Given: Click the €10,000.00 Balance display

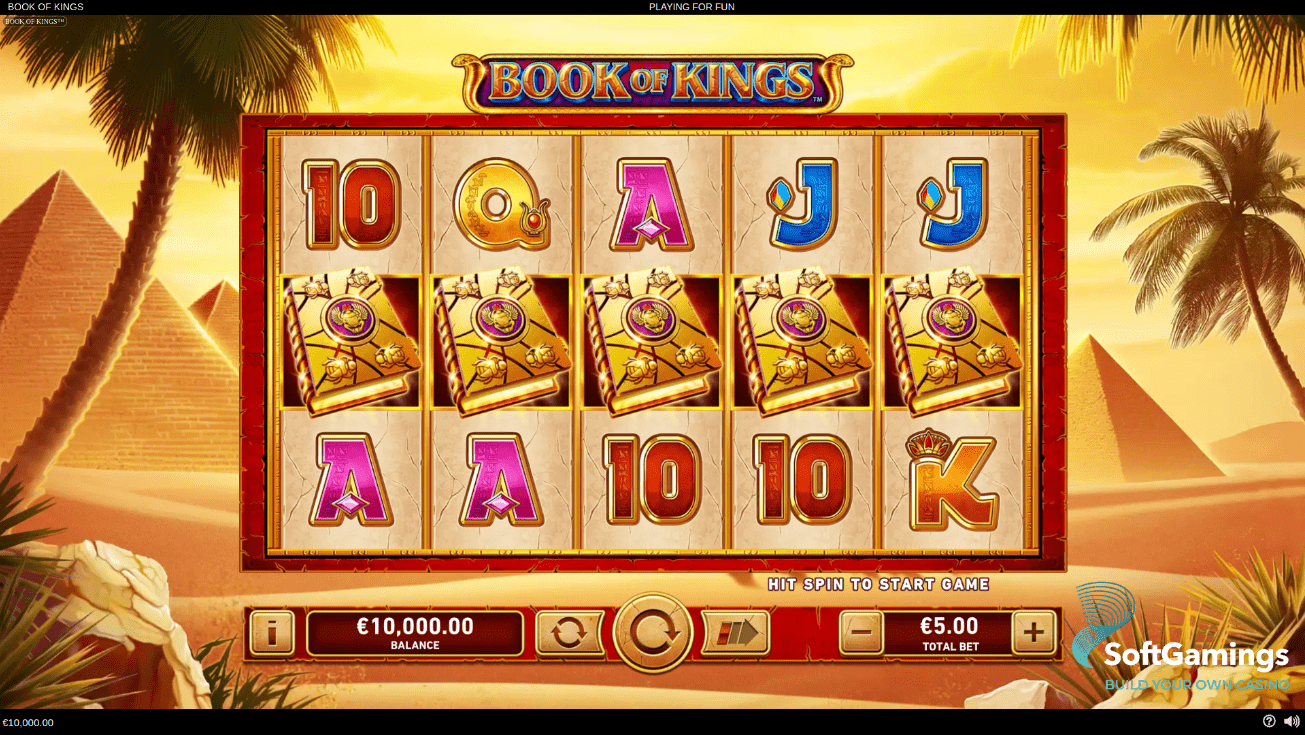Looking at the screenshot, I should pyautogui.click(x=415, y=632).
